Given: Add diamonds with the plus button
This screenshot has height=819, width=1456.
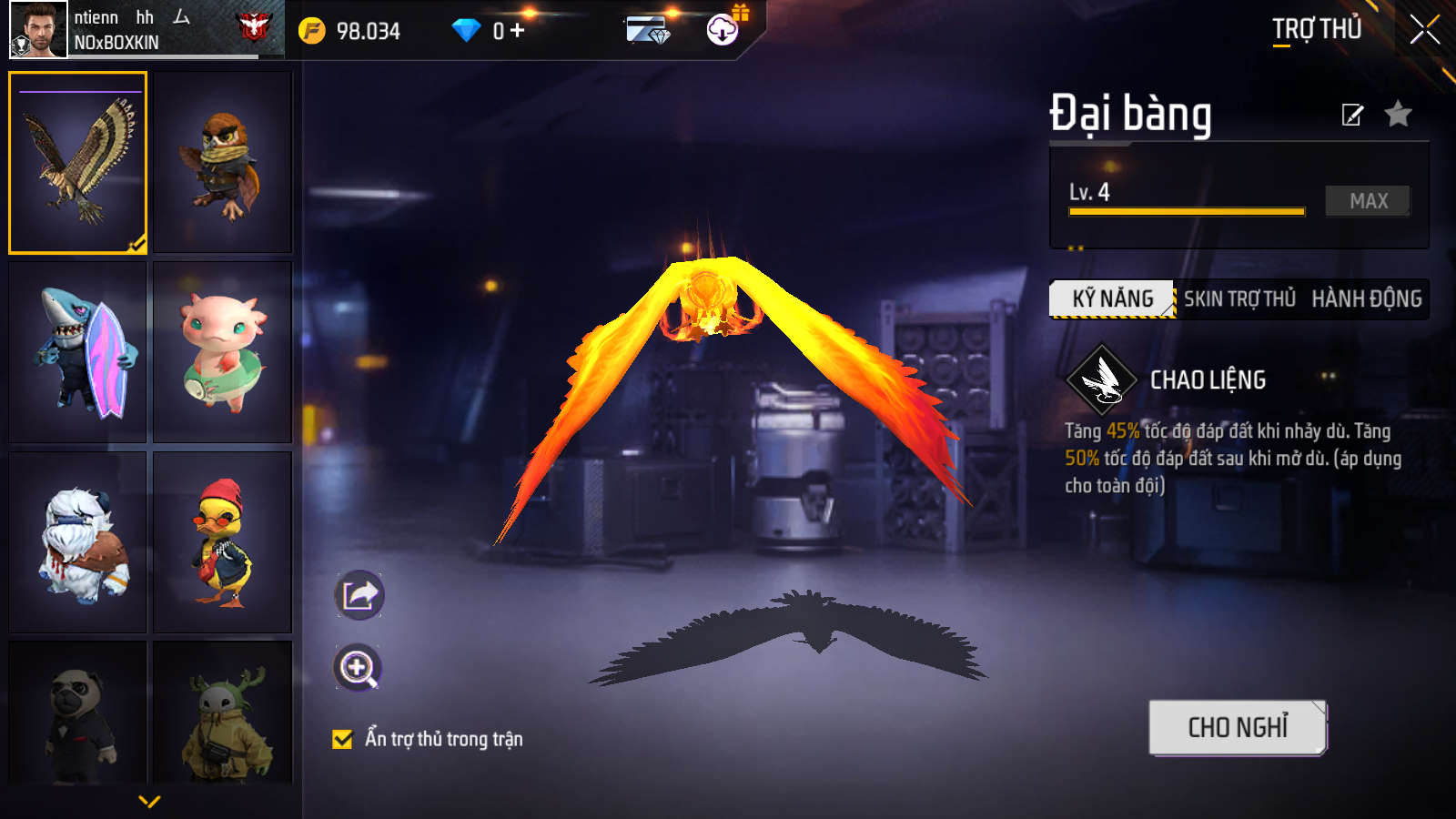Looking at the screenshot, I should coord(518,31).
